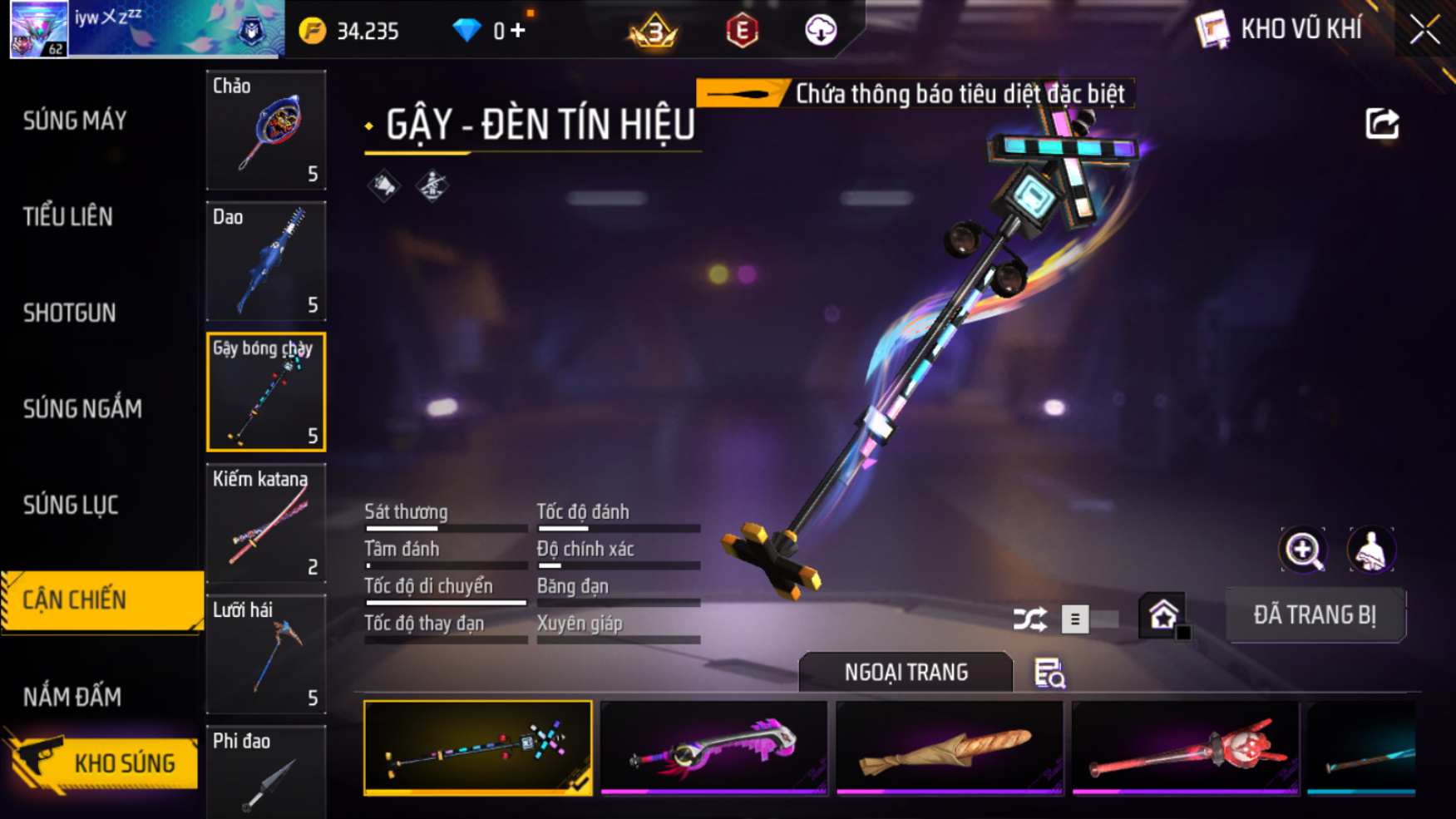The width and height of the screenshot is (1456, 819).
Task: Add diamonds with the plus button
Action: 518,31
